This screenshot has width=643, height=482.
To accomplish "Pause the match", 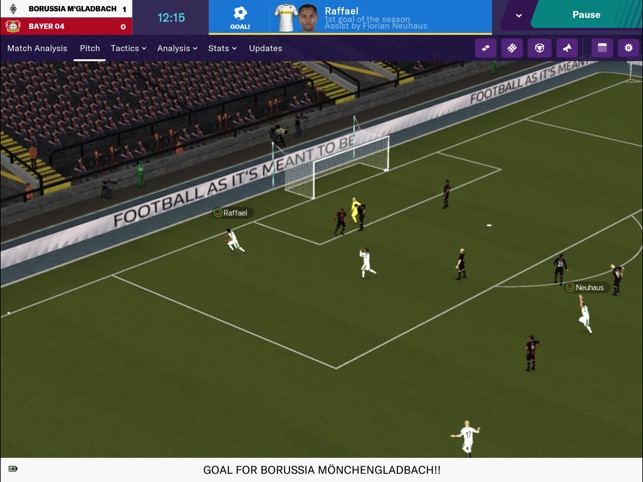I will click(x=586, y=15).
